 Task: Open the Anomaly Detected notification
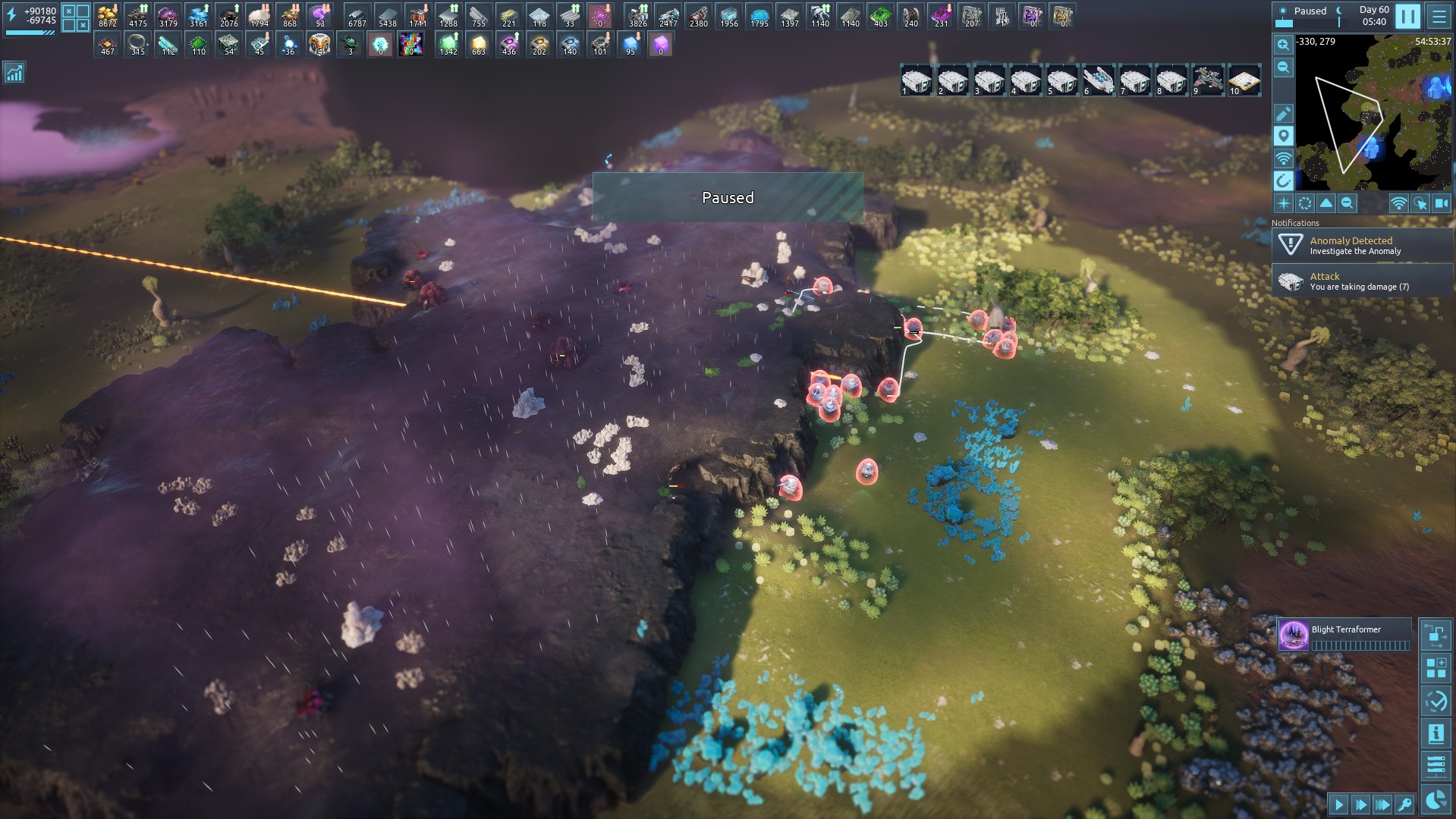click(1362, 245)
